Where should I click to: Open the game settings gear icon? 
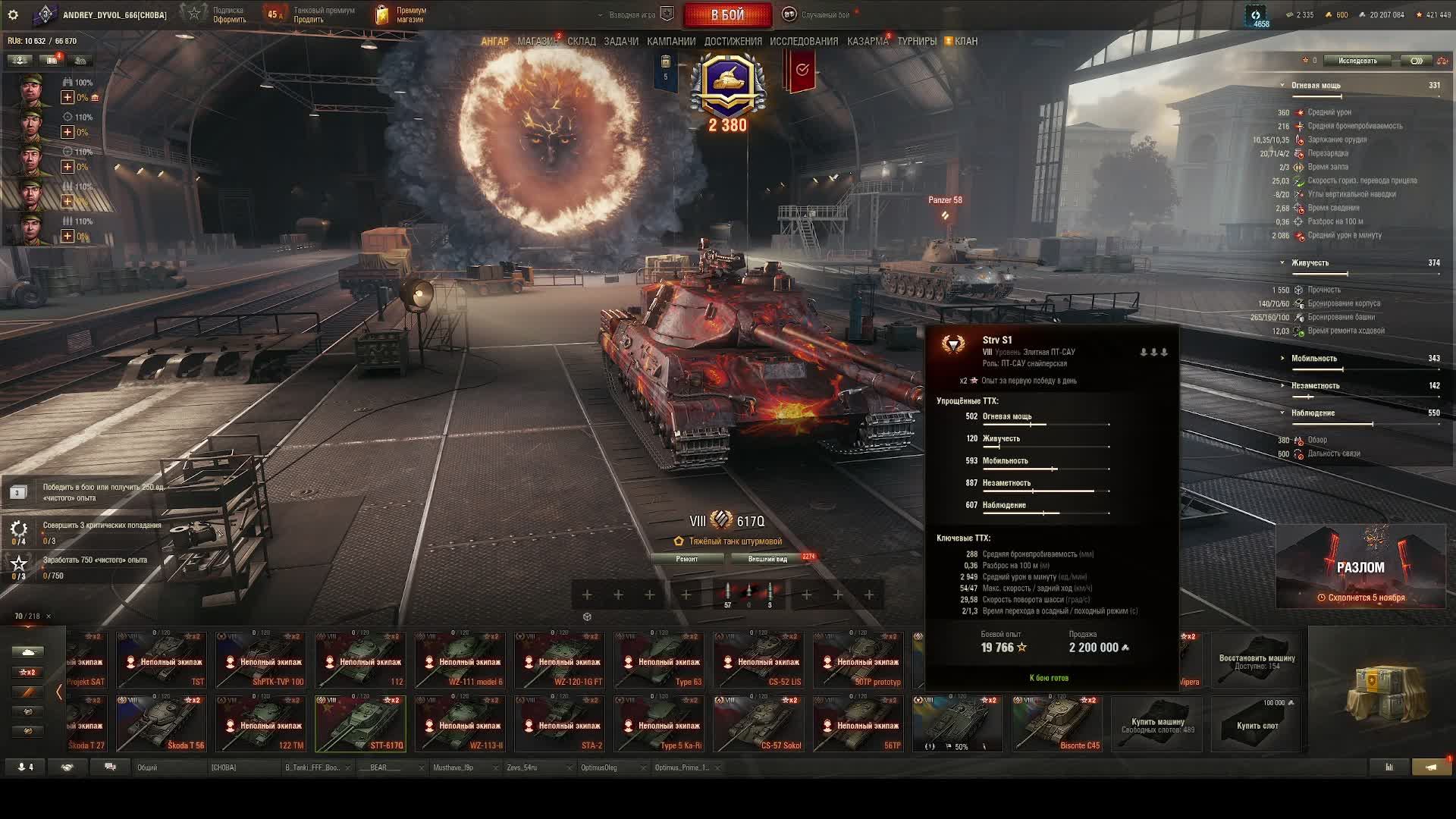point(13,15)
